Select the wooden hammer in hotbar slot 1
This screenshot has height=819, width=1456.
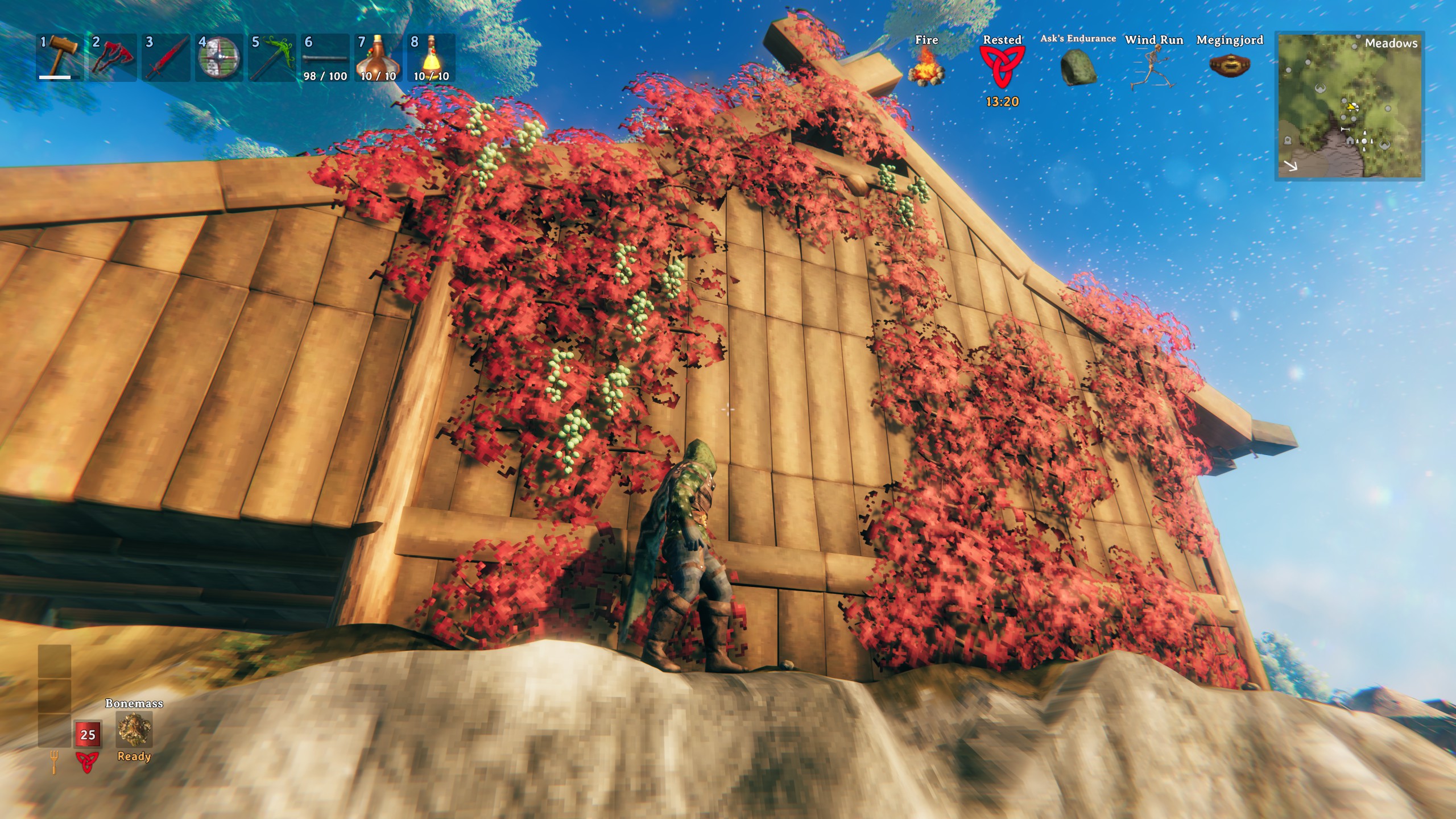[59, 57]
